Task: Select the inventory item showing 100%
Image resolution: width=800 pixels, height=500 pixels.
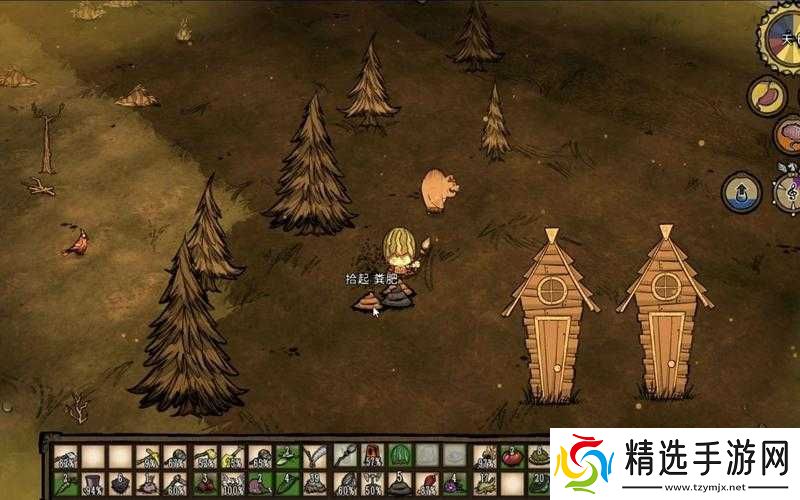Action: (232, 484)
